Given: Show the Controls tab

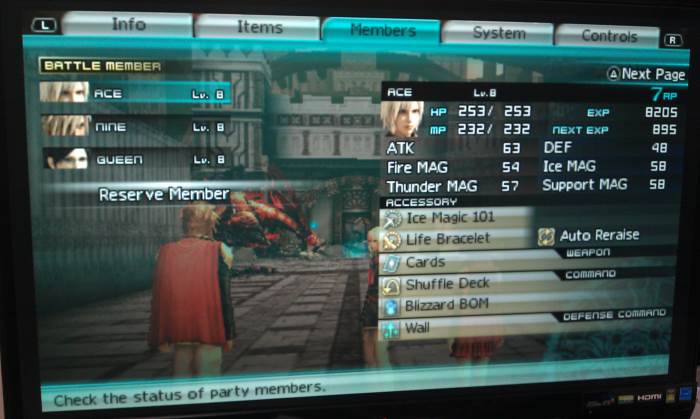Looking at the screenshot, I should pyautogui.click(x=608, y=36).
